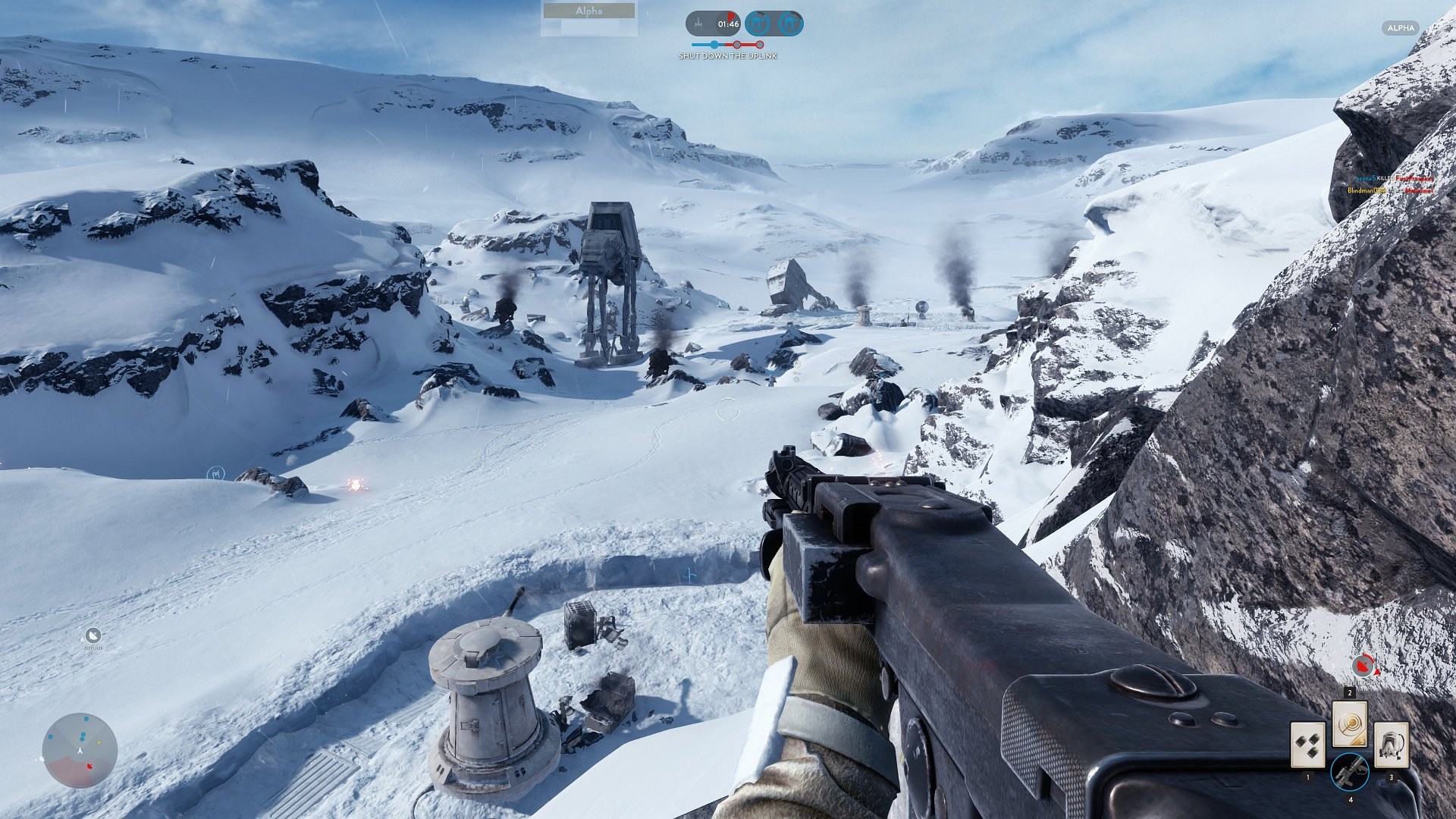Viewport: 1456px width, 819px height.
Task: Click the charge card icon in slot 3
Action: tap(1391, 746)
